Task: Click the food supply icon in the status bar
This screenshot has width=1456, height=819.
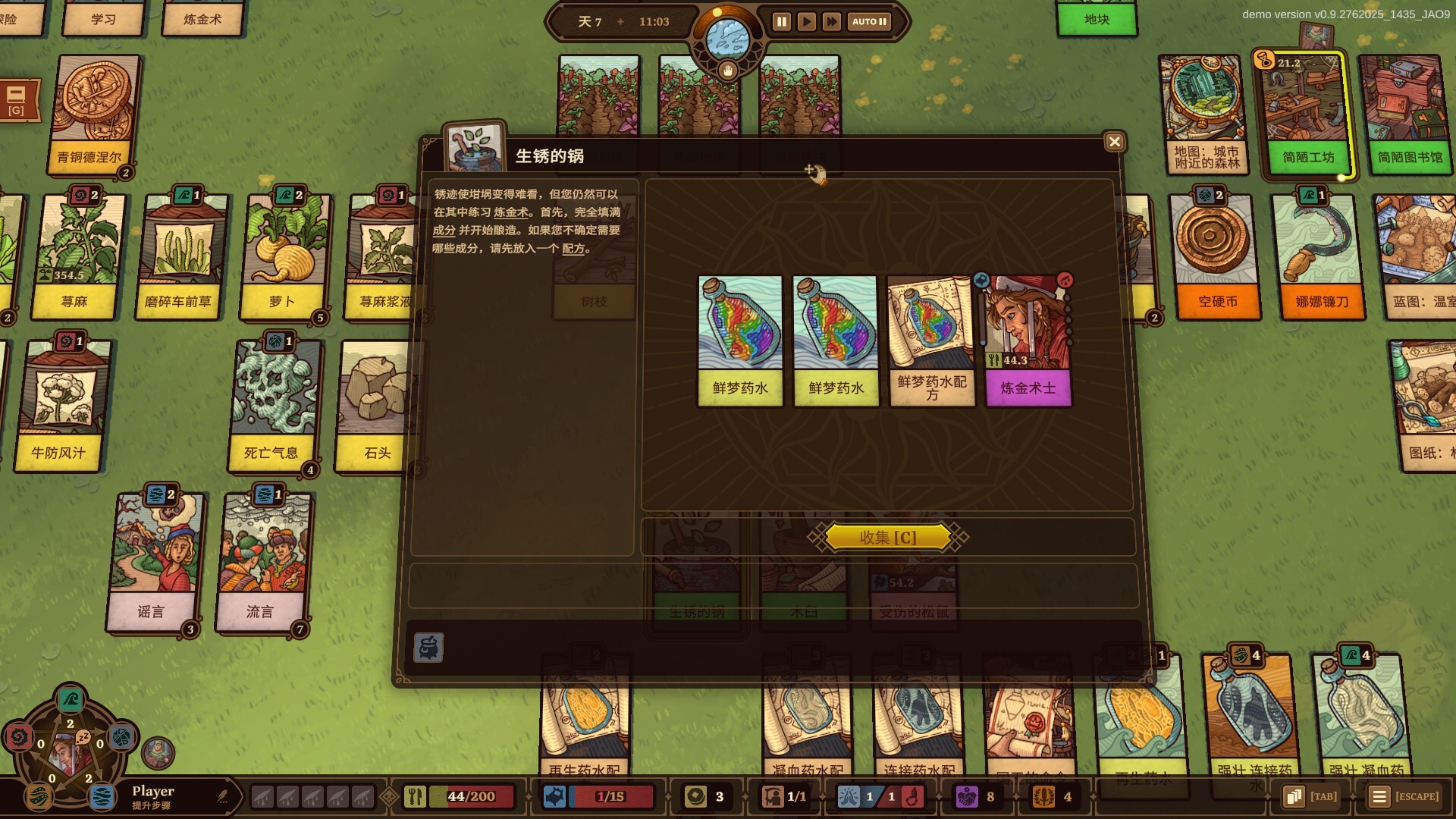Action: click(416, 797)
